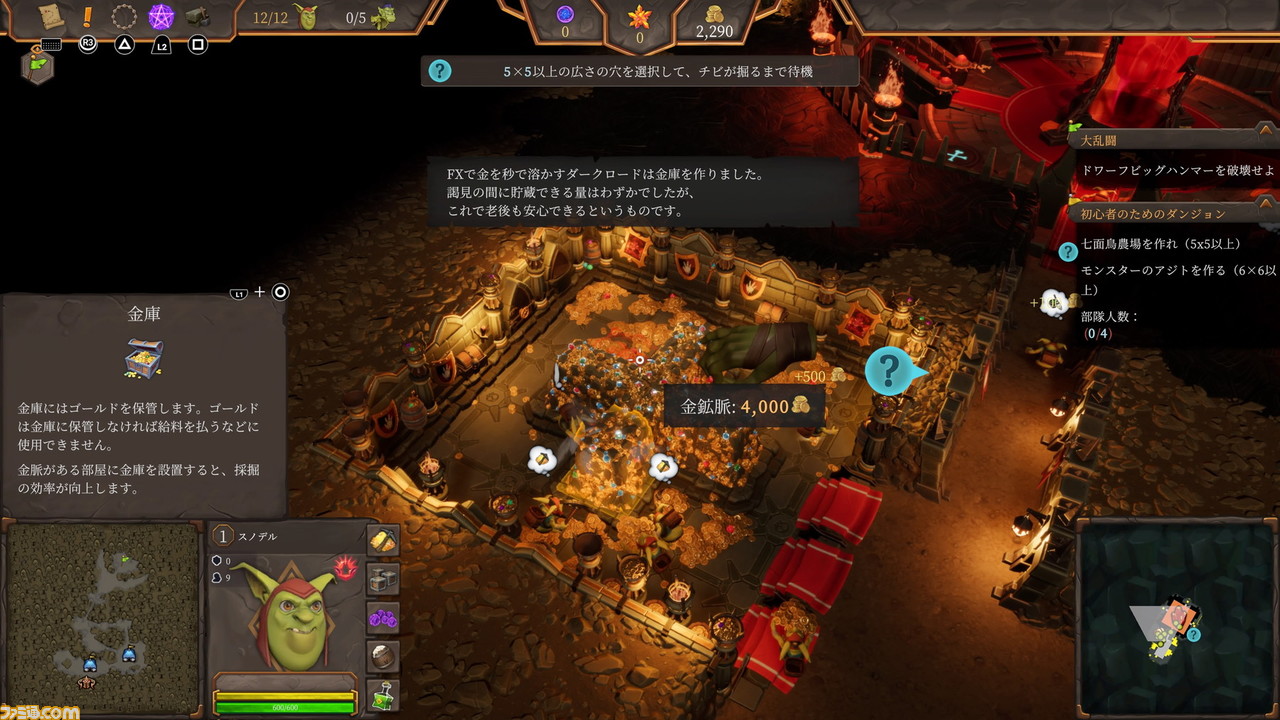Activate the purple pentagram spell icon
This screenshot has height=720, width=1280.
click(161, 17)
